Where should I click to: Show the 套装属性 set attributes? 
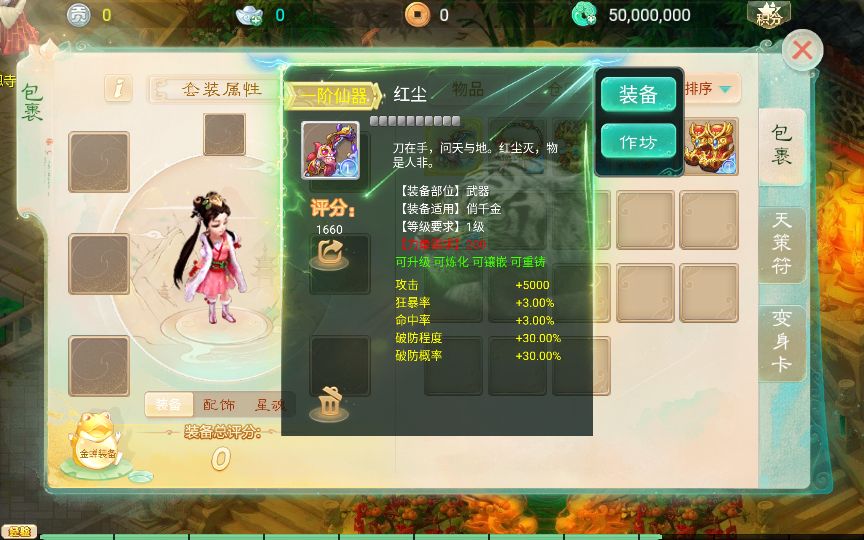(217, 89)
